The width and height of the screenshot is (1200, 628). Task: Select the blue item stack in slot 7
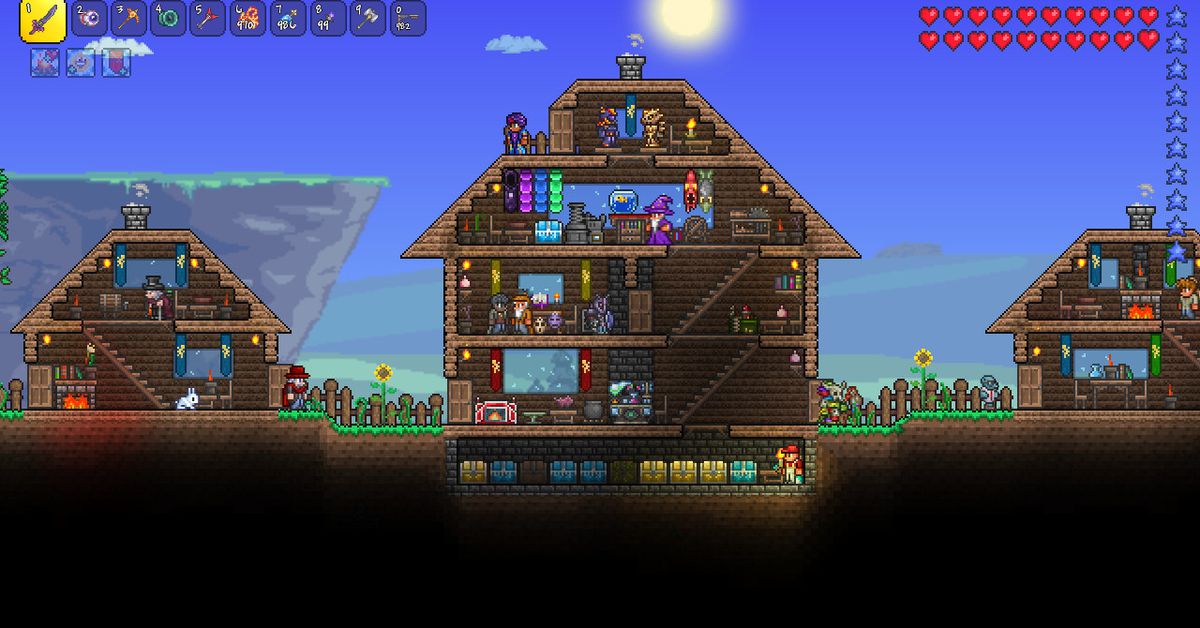288,19
